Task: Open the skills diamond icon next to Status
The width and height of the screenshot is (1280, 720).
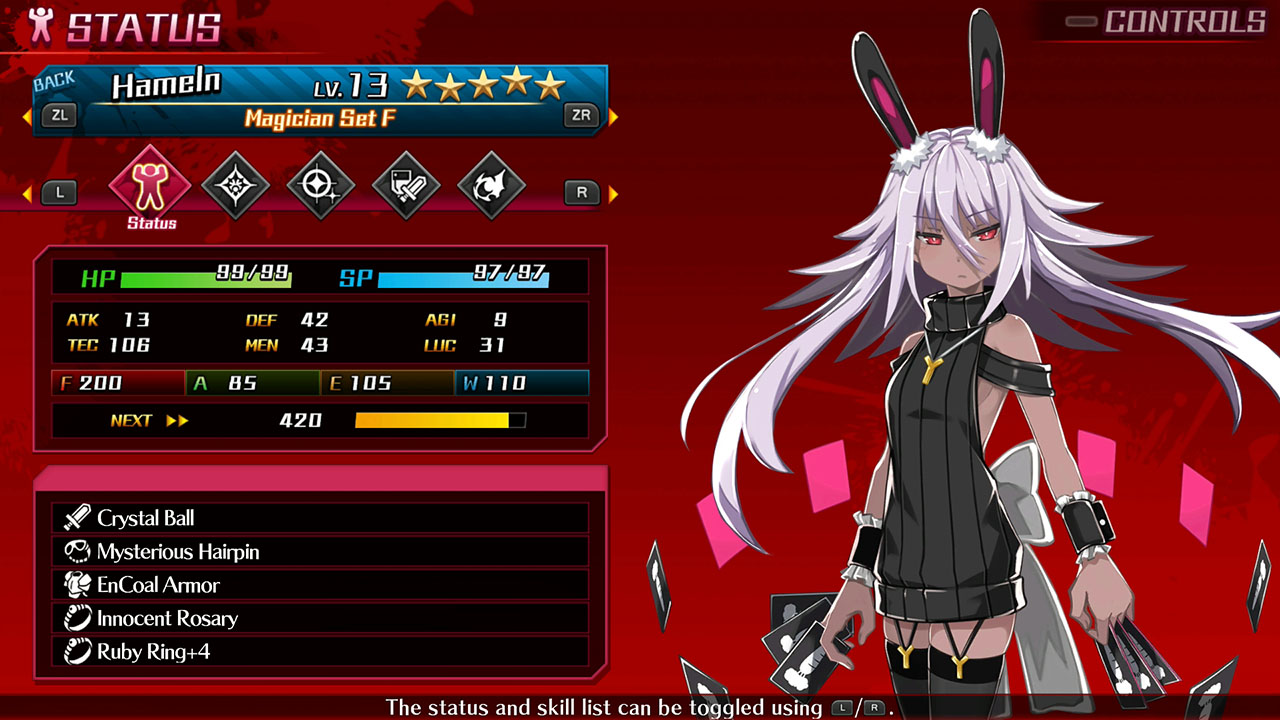Action: coord(234,182)
